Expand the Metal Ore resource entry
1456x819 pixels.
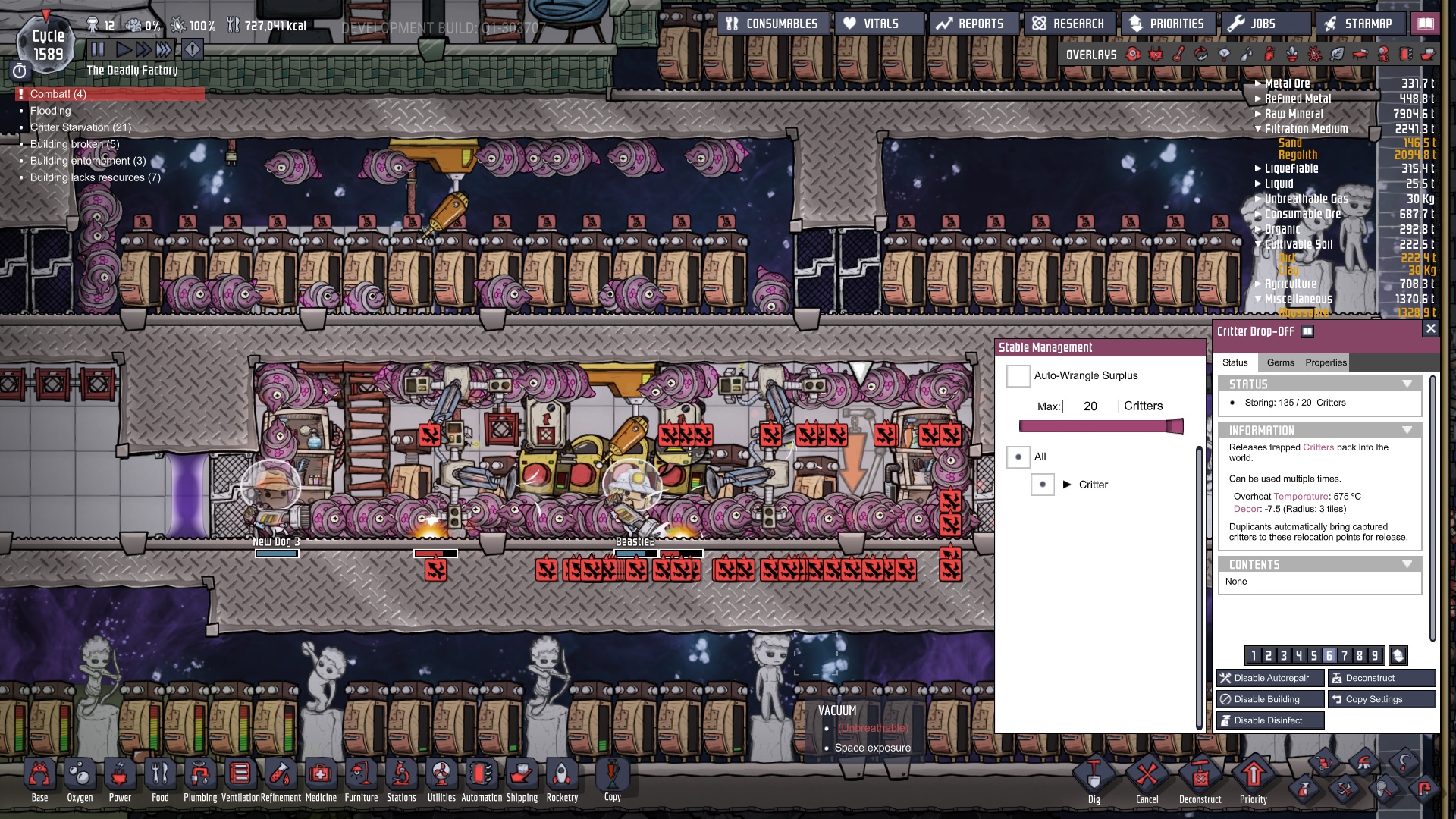click(x=1259, y=84)
